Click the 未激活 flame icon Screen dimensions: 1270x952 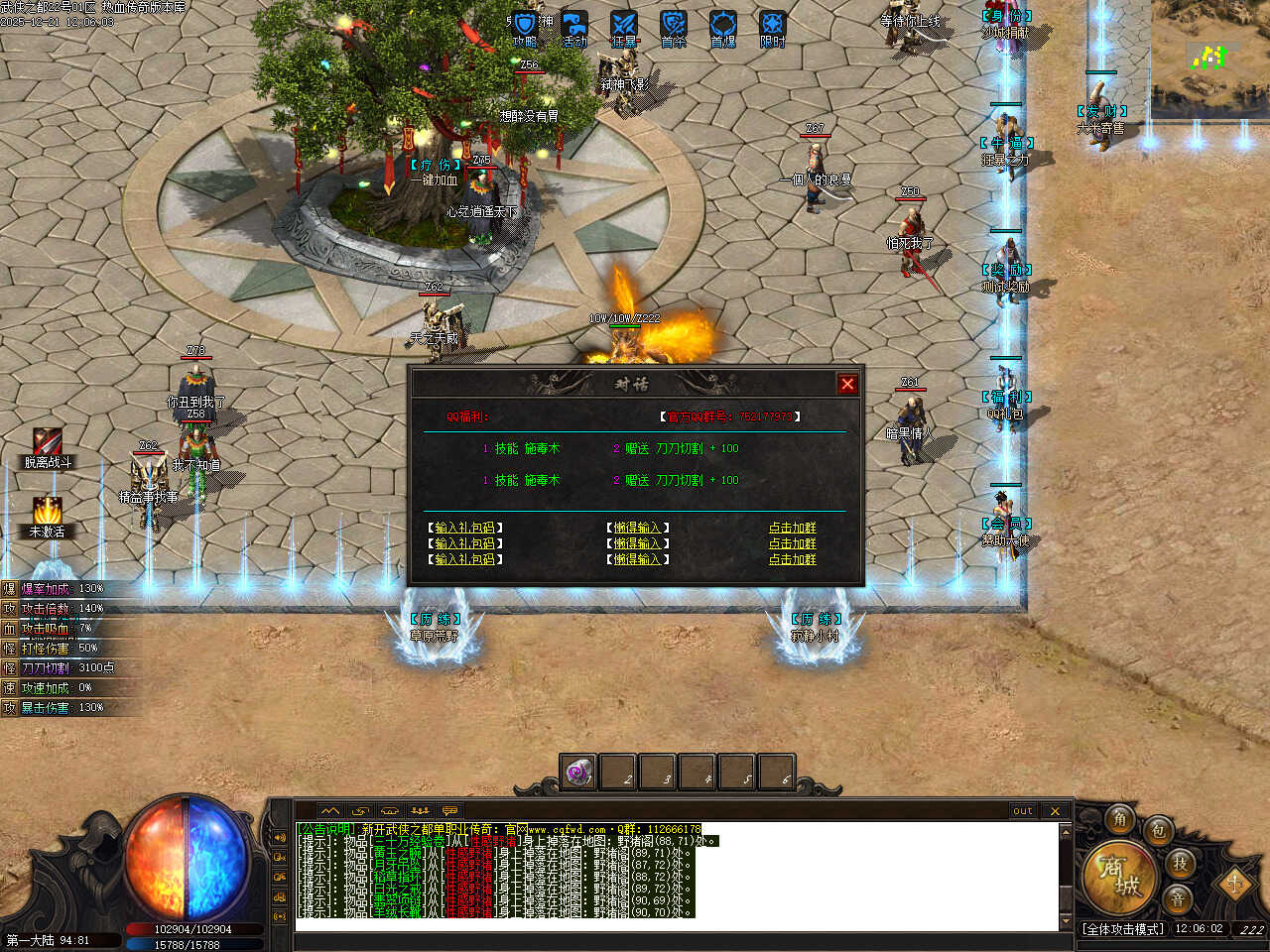point(47,512)
